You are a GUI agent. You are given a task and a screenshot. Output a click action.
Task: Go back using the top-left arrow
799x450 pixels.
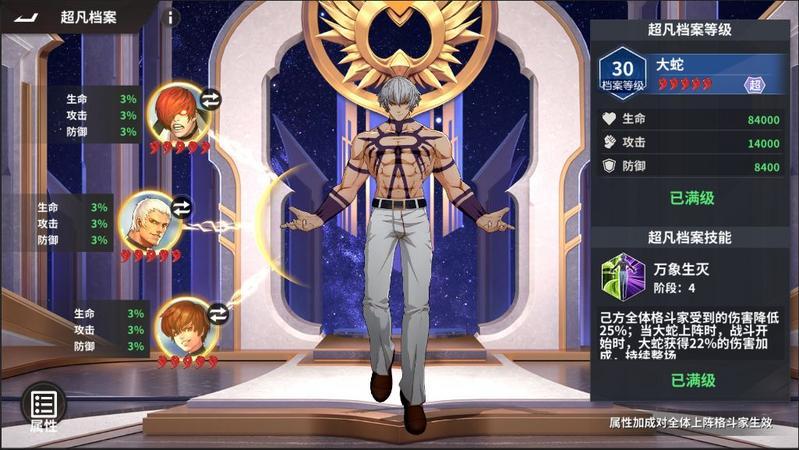coord(23,18)
